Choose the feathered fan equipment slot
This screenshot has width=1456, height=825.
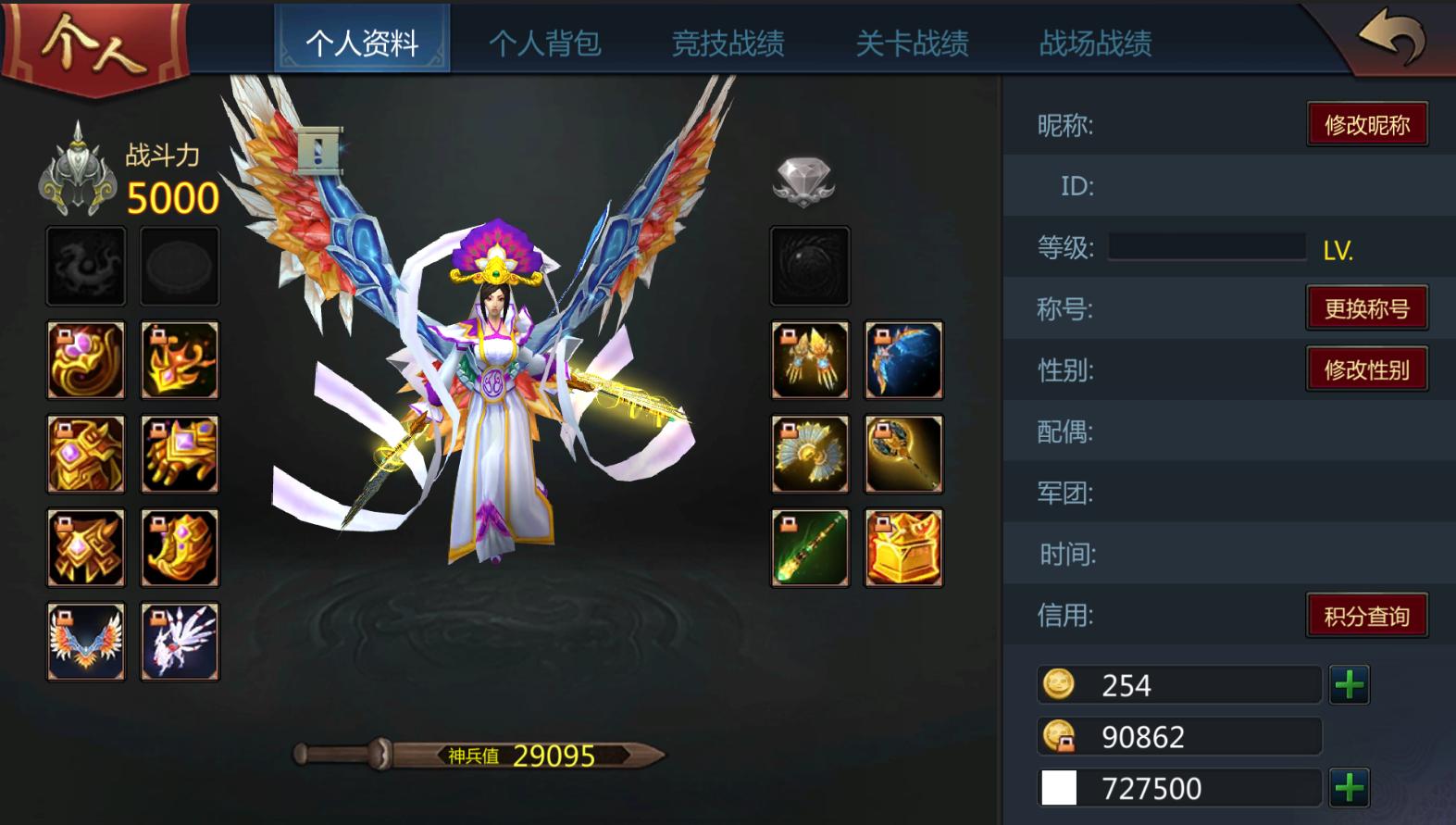click(x=810, y=454)
